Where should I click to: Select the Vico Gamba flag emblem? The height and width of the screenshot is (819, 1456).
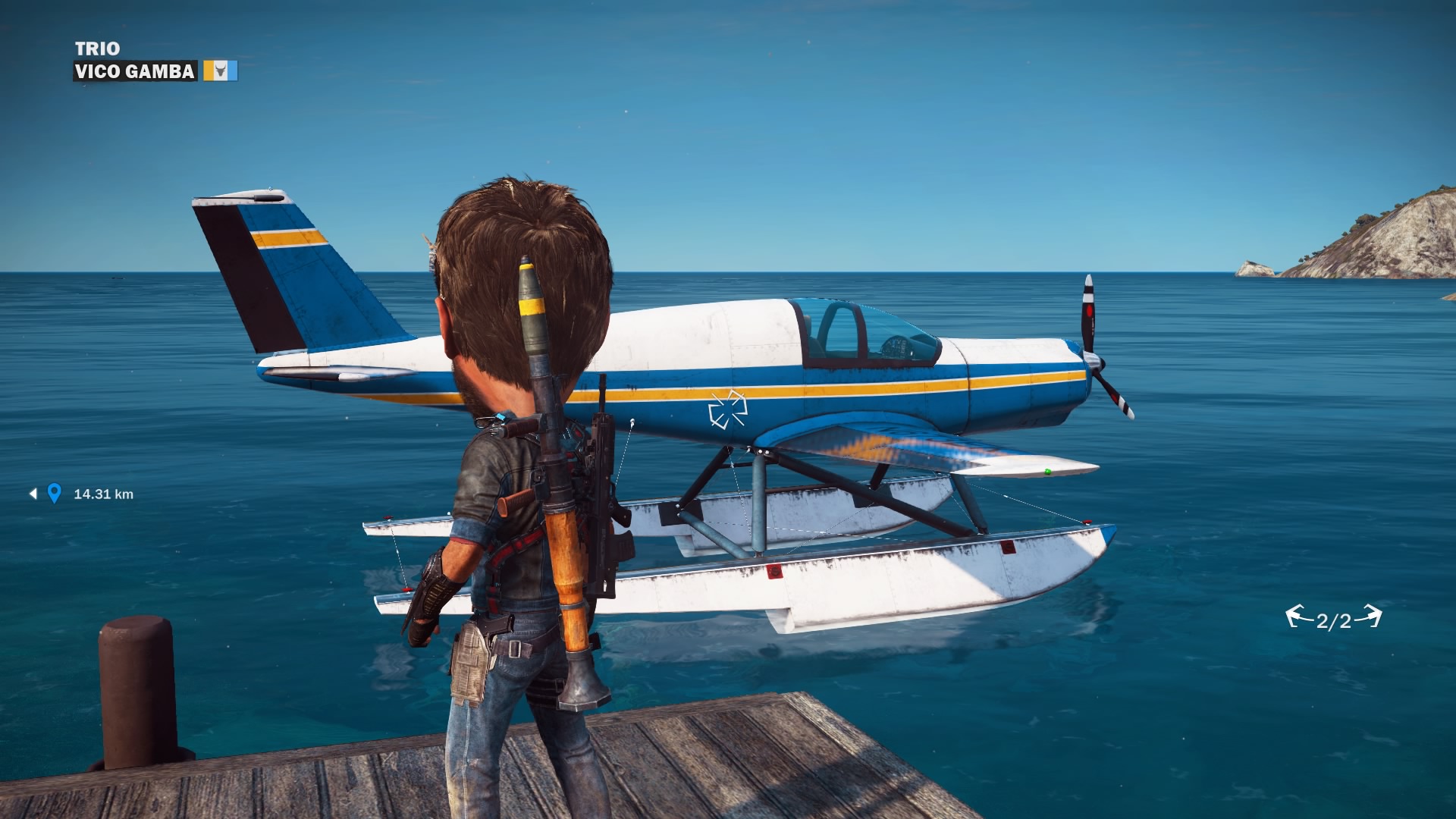220,71
